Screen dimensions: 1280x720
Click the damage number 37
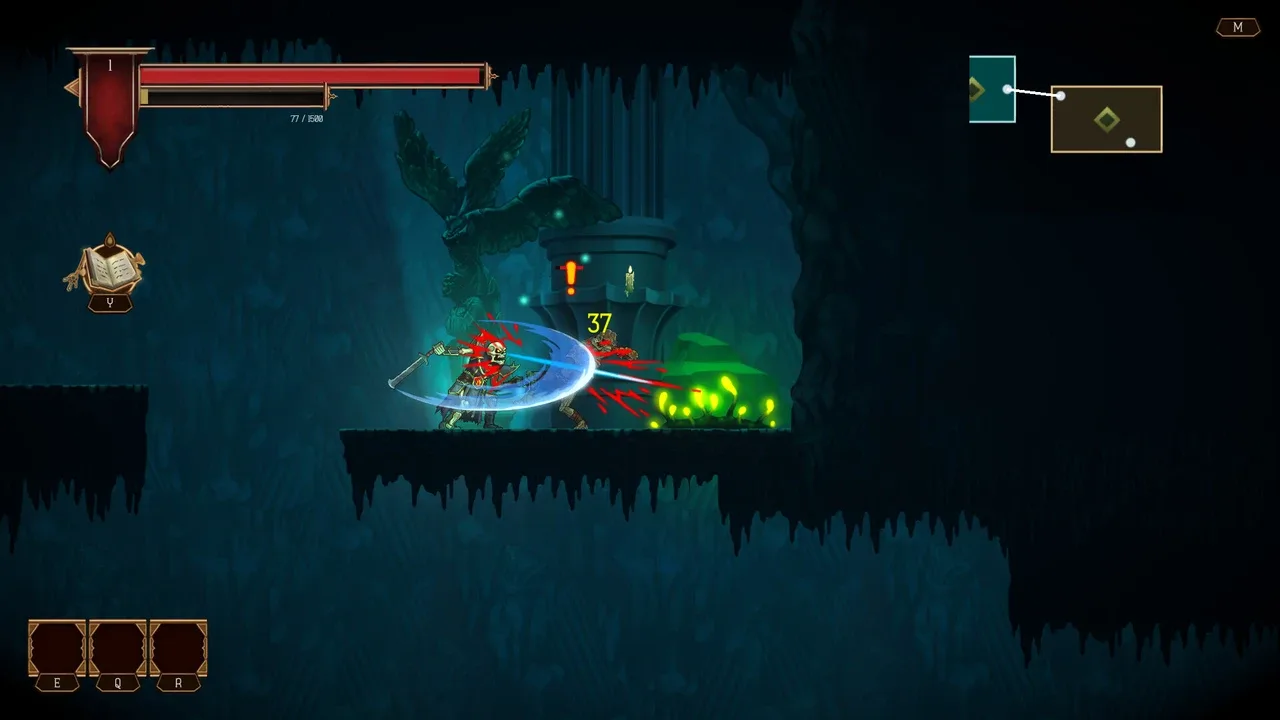(x=598, y=323)
